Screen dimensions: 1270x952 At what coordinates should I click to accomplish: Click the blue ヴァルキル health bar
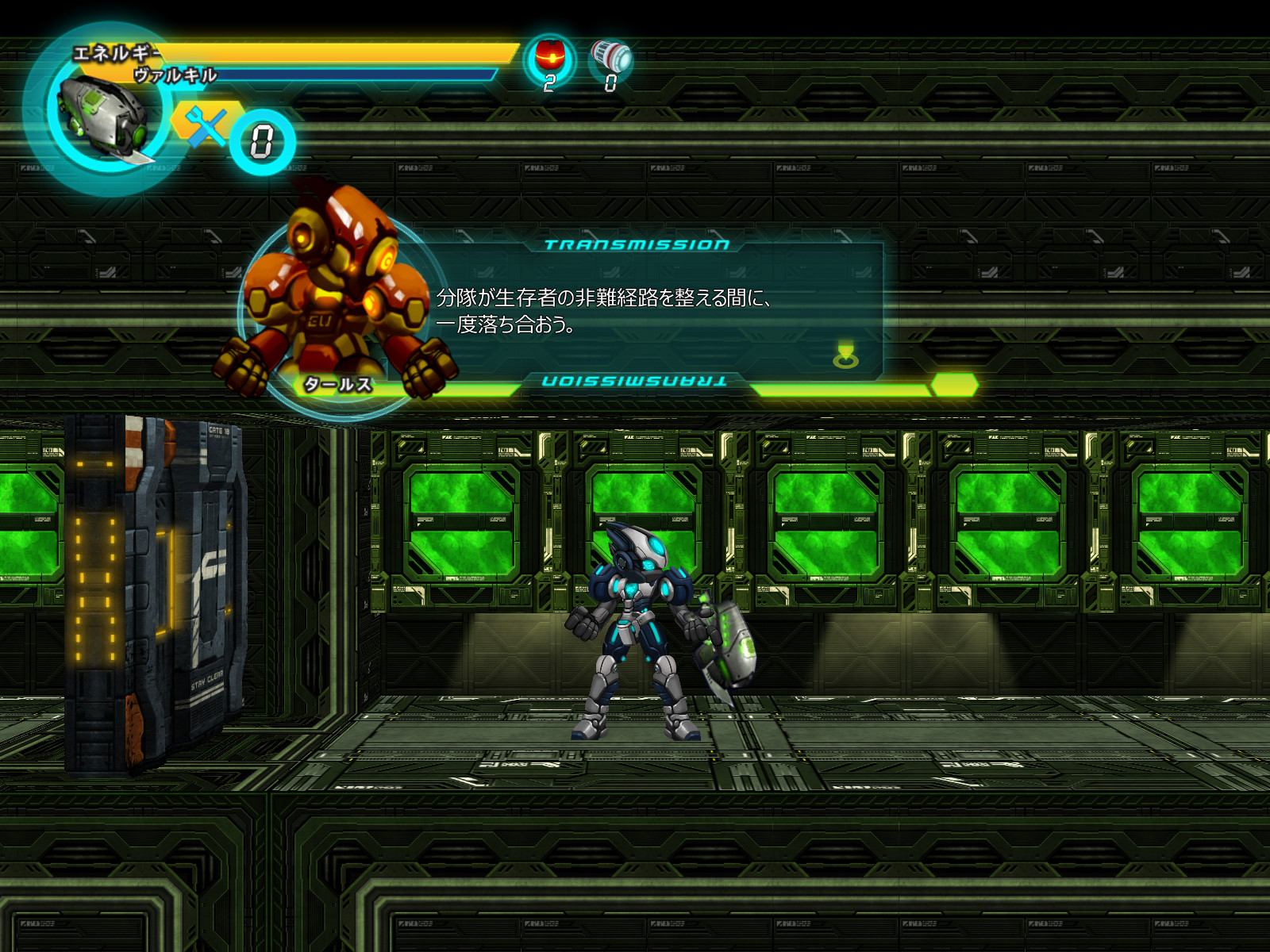pyautogui.click(x=357, y=73)
